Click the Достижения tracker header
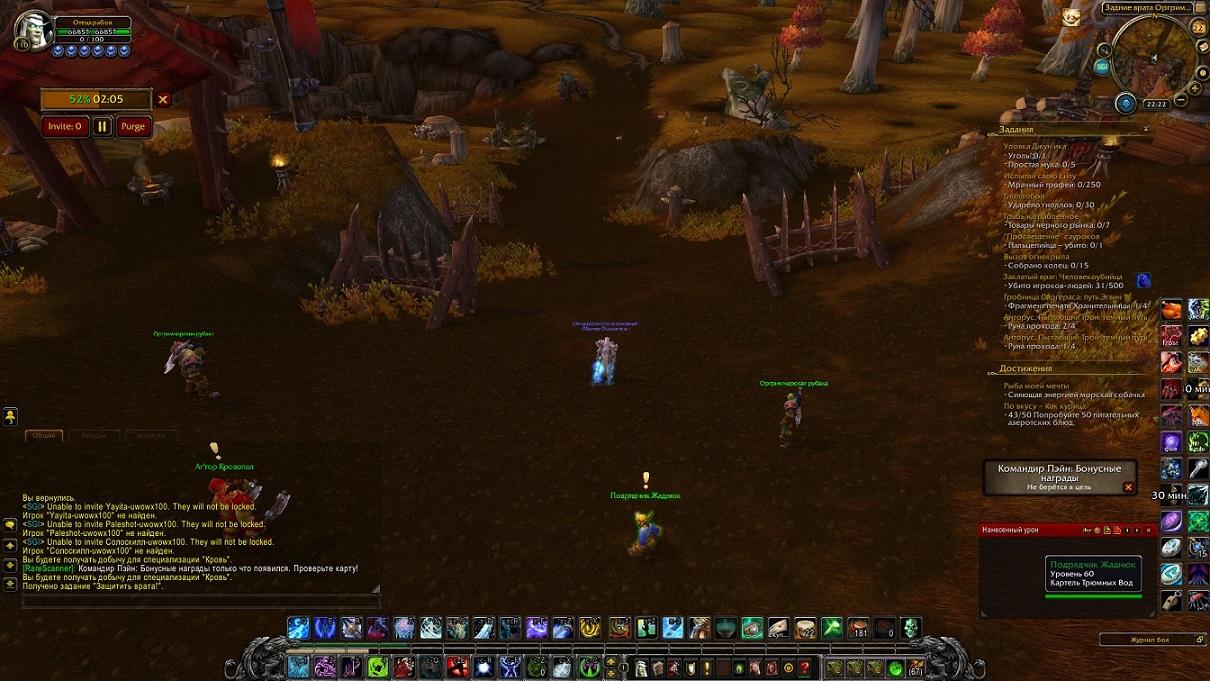The height and width of the screenshot is (681, 1210). point(1026,368)
